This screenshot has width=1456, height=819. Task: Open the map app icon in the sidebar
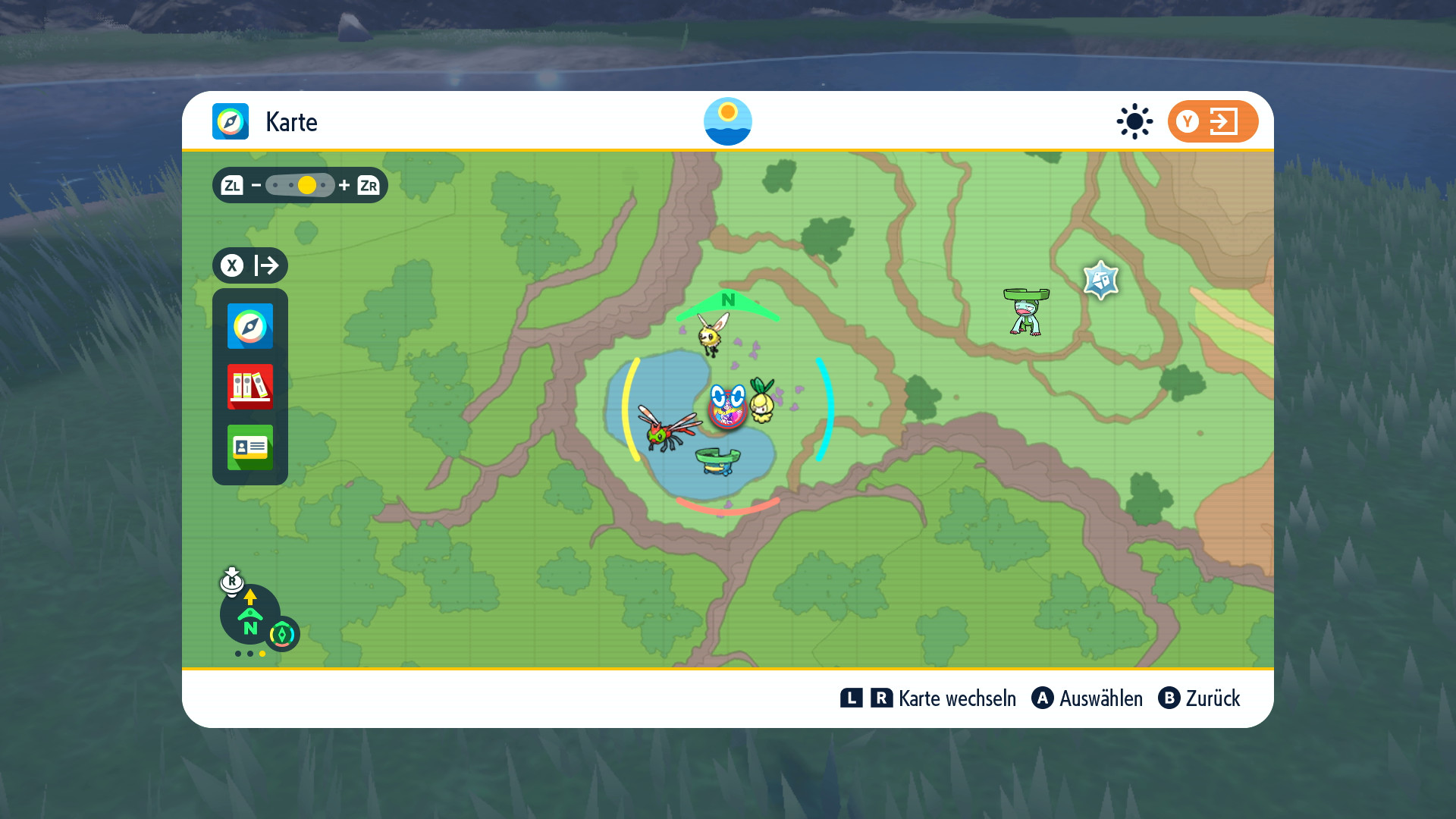coord(250,326)
